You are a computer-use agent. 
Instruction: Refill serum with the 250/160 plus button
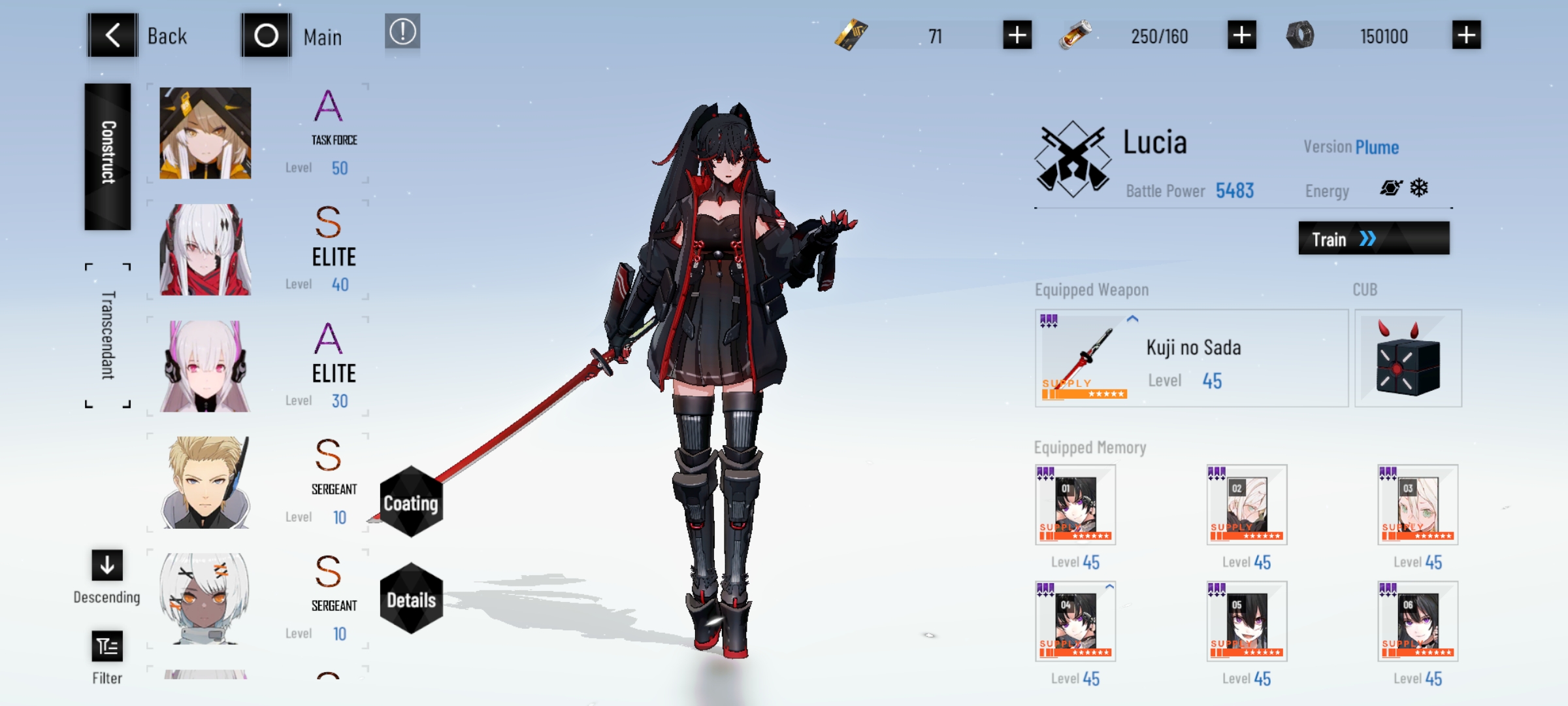pyautogui.click(x=1241, y=35)
